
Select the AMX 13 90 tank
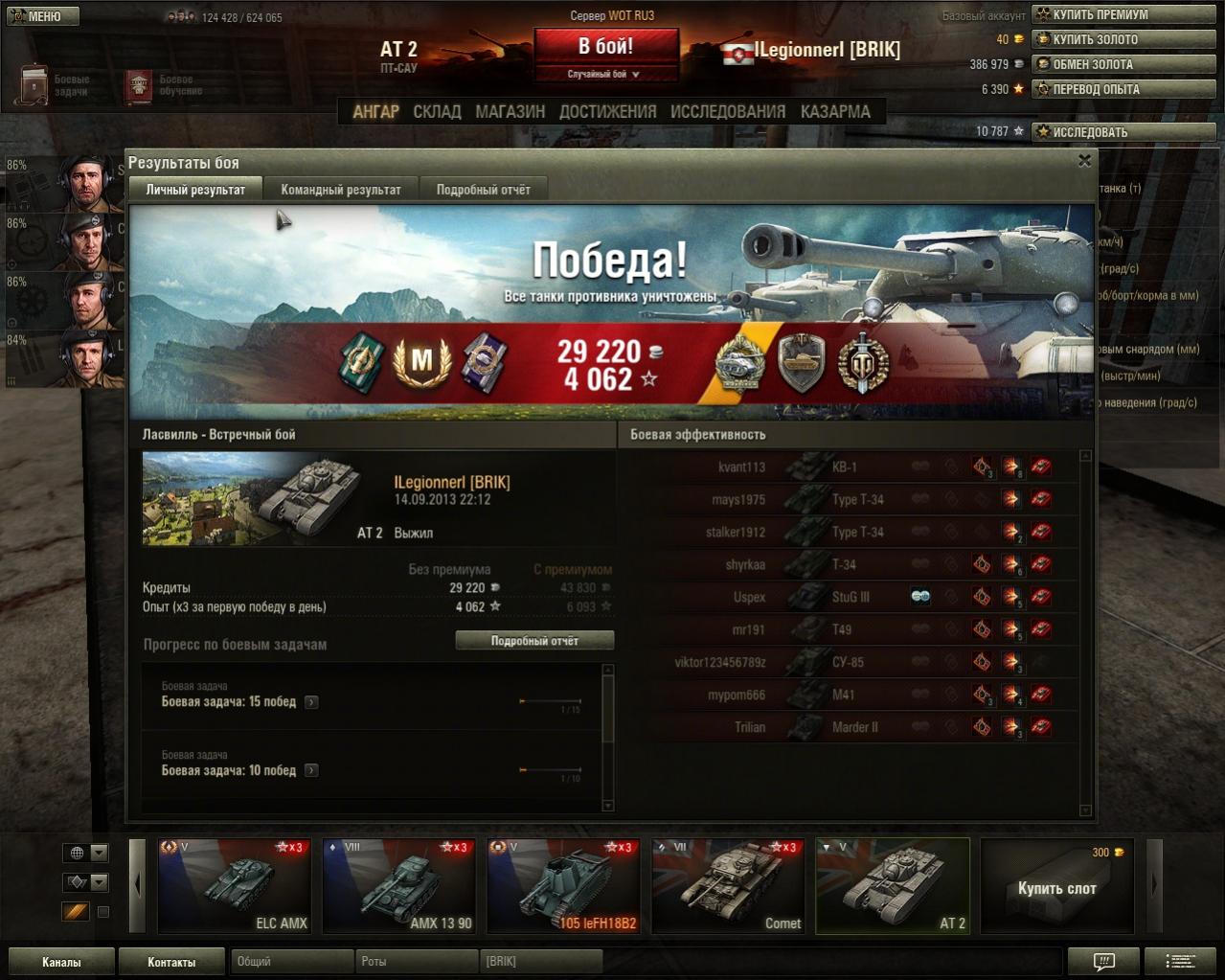pyautogui.click(x=398, y=886)
